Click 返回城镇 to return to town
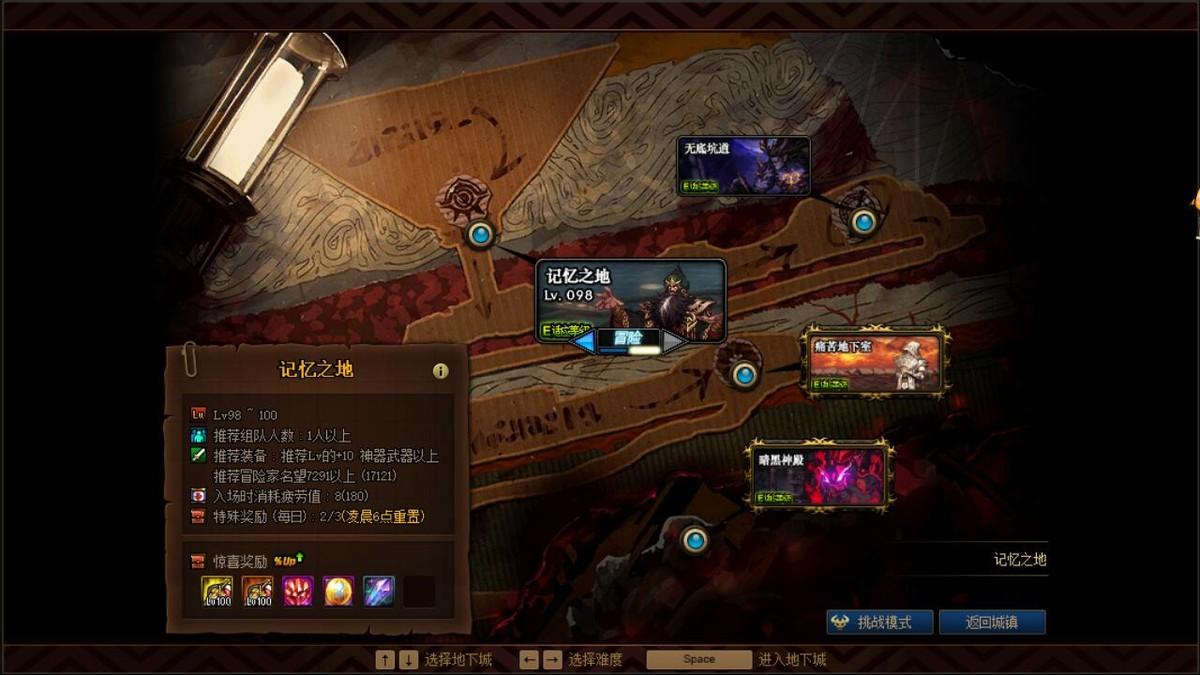The image size is (1200, 675). click(x=991, y=622)
